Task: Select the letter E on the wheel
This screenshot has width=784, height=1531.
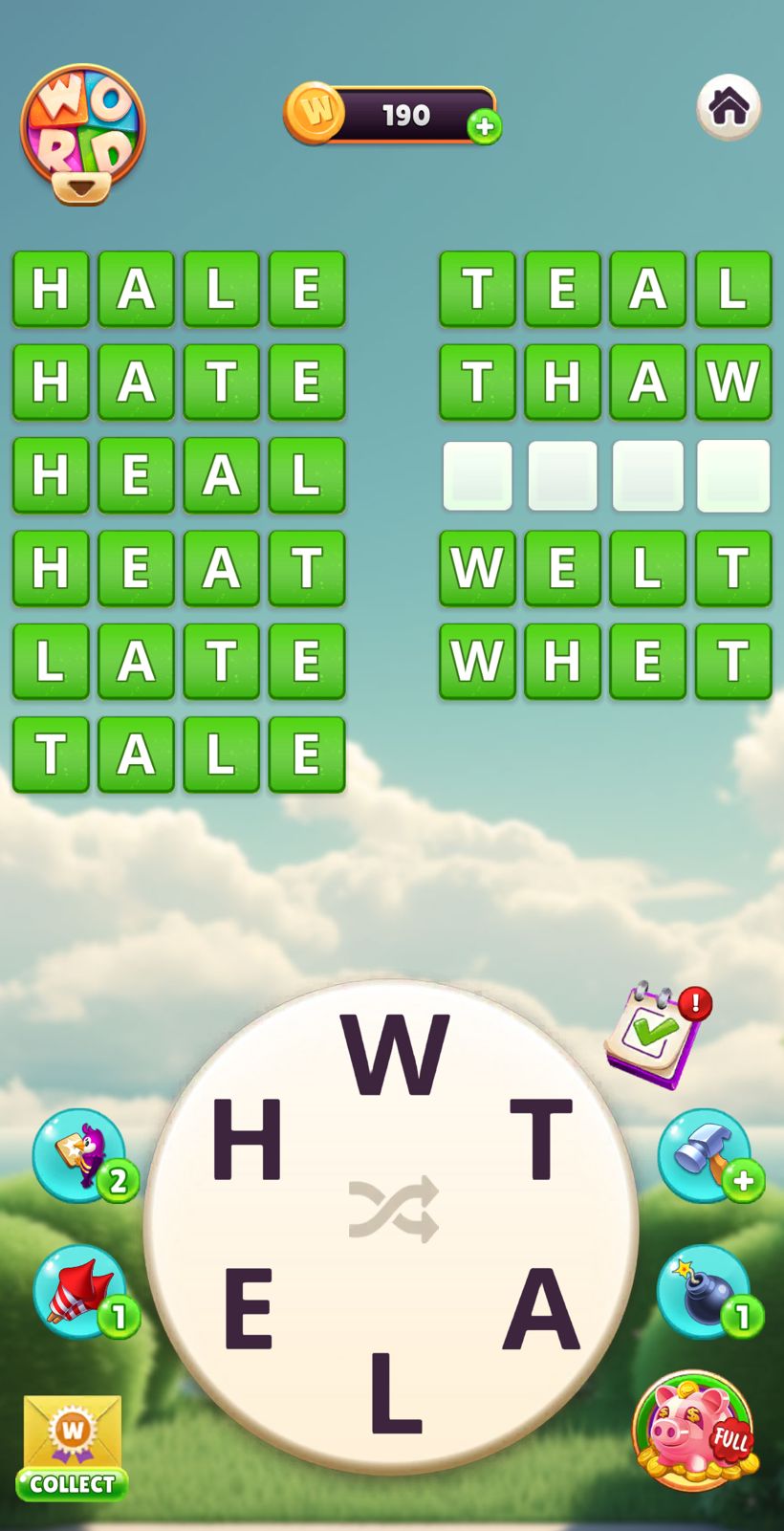Action: pyautogui.click(x=249, y=1308)
